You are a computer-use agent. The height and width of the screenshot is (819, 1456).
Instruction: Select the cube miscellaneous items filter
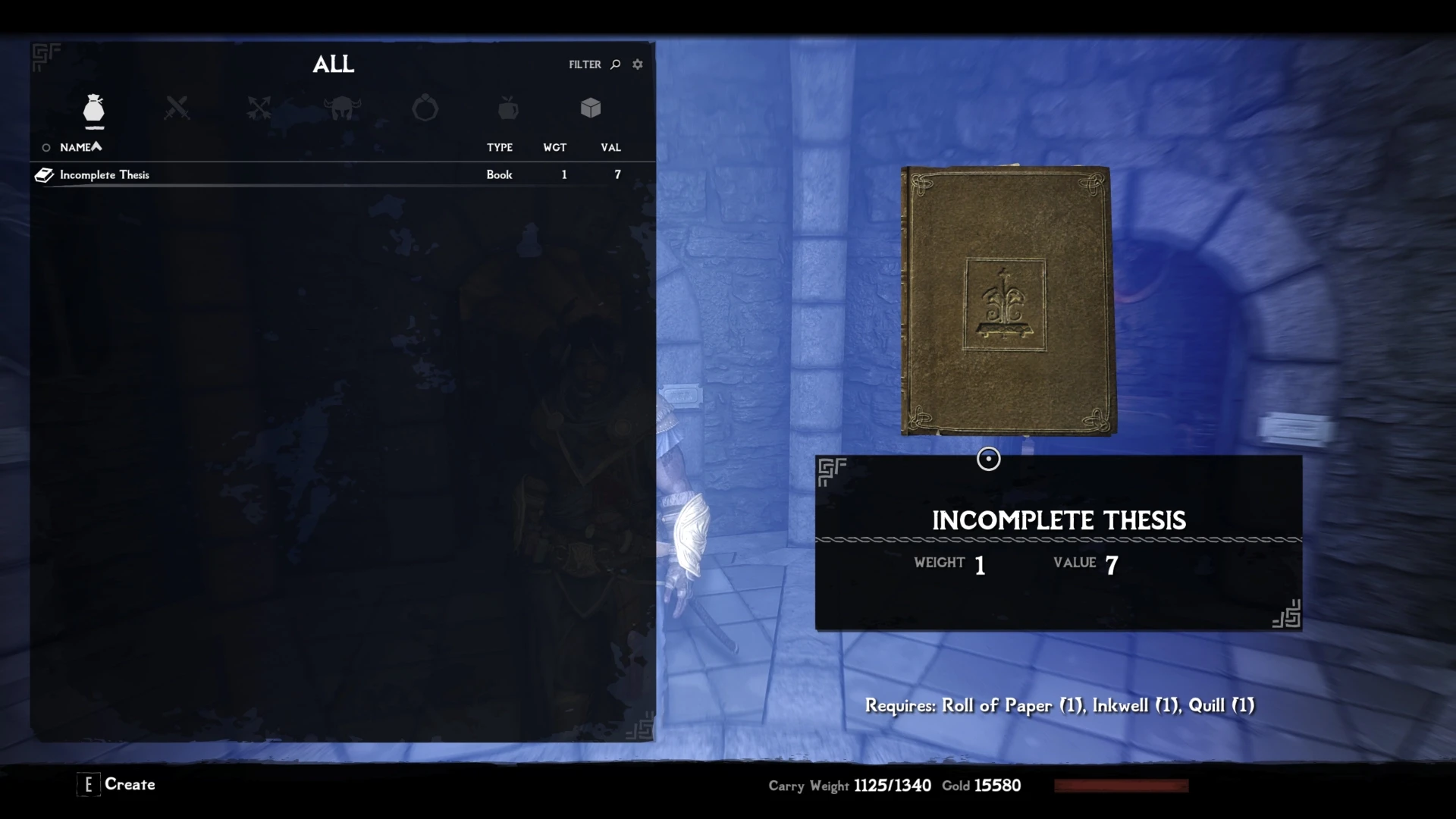coord(590,108)
